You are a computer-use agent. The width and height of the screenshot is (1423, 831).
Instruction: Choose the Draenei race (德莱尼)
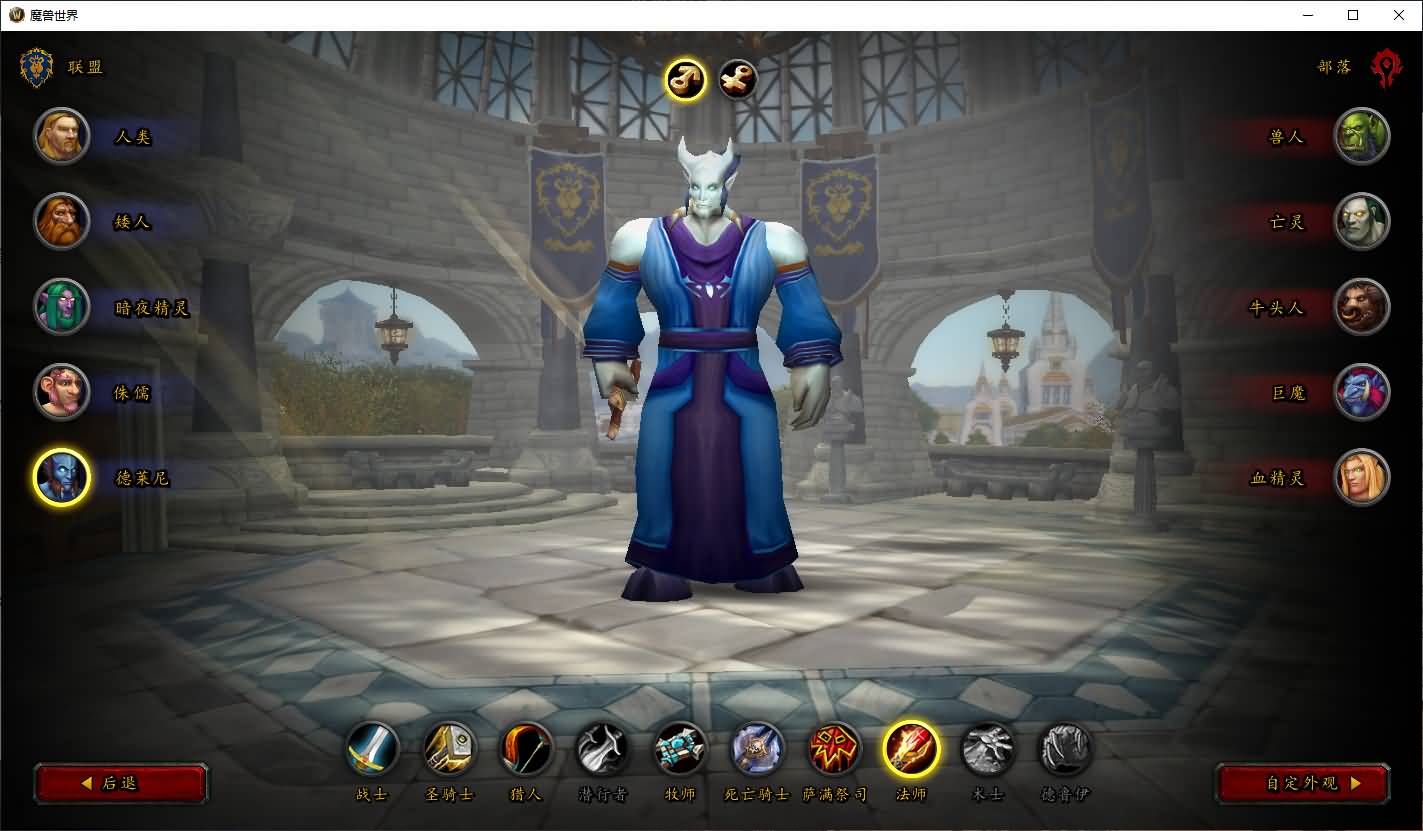tap(62, 477)
